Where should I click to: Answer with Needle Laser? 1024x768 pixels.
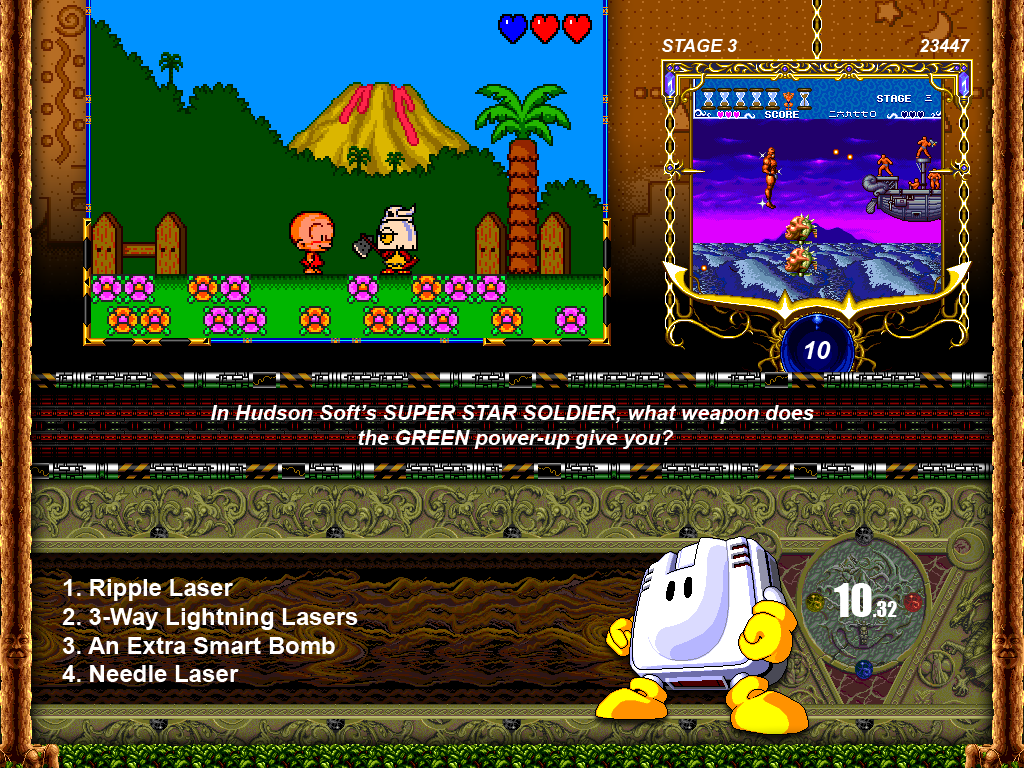click(151, 674)
